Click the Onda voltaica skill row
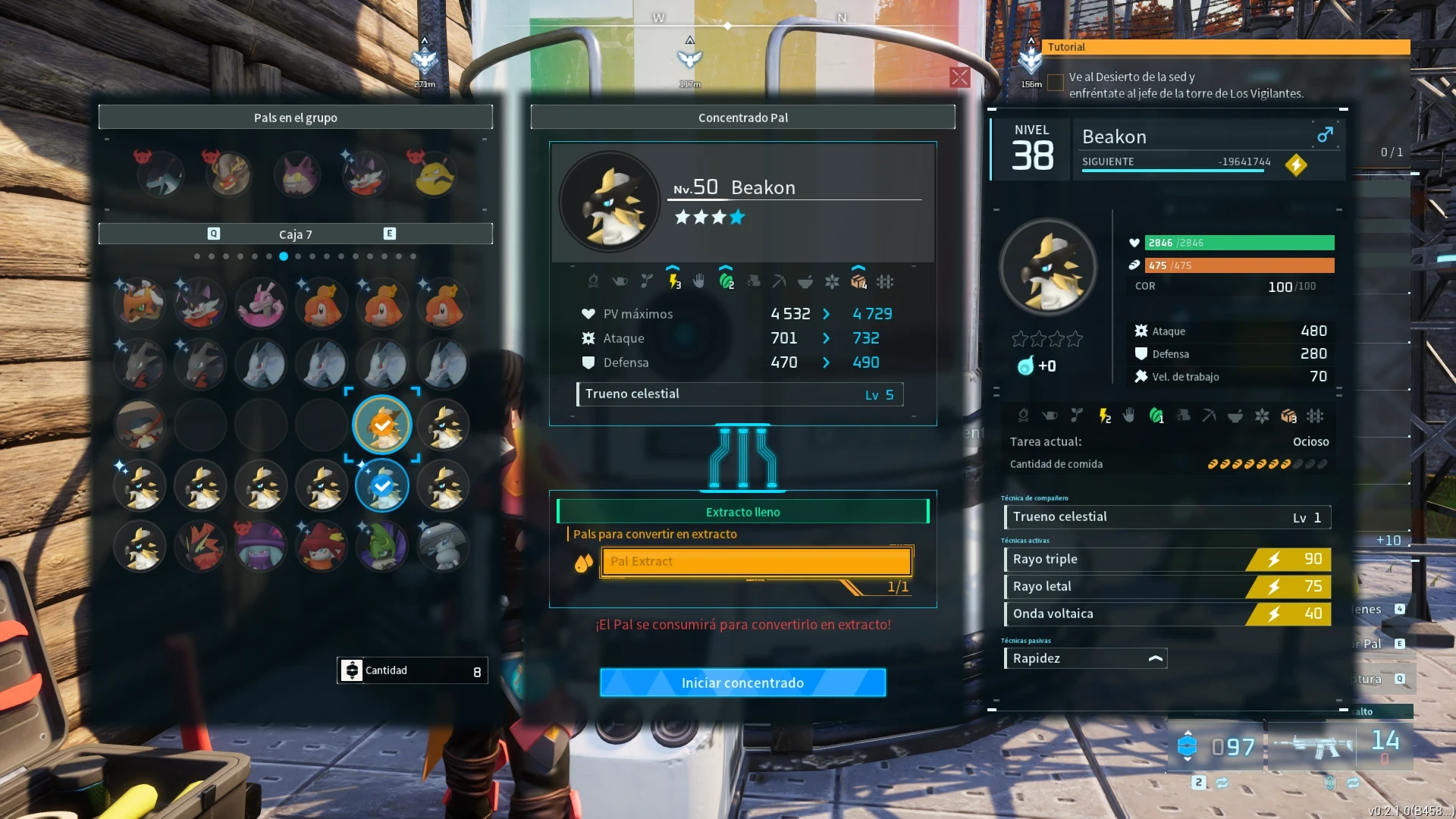The width and height of the screenshot is (1456, 819). pos(1166,614)
